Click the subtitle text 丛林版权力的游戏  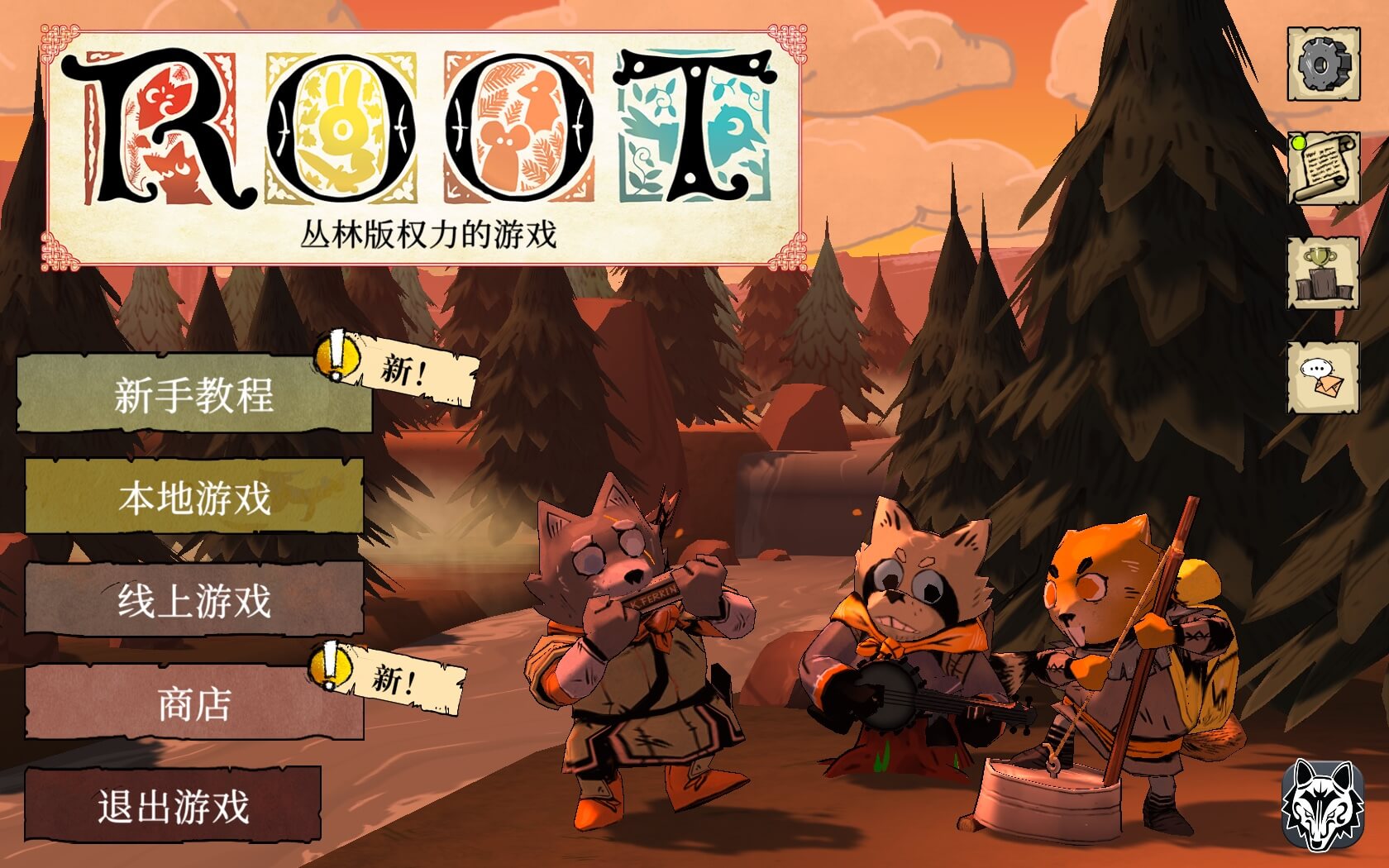point(430,233)
